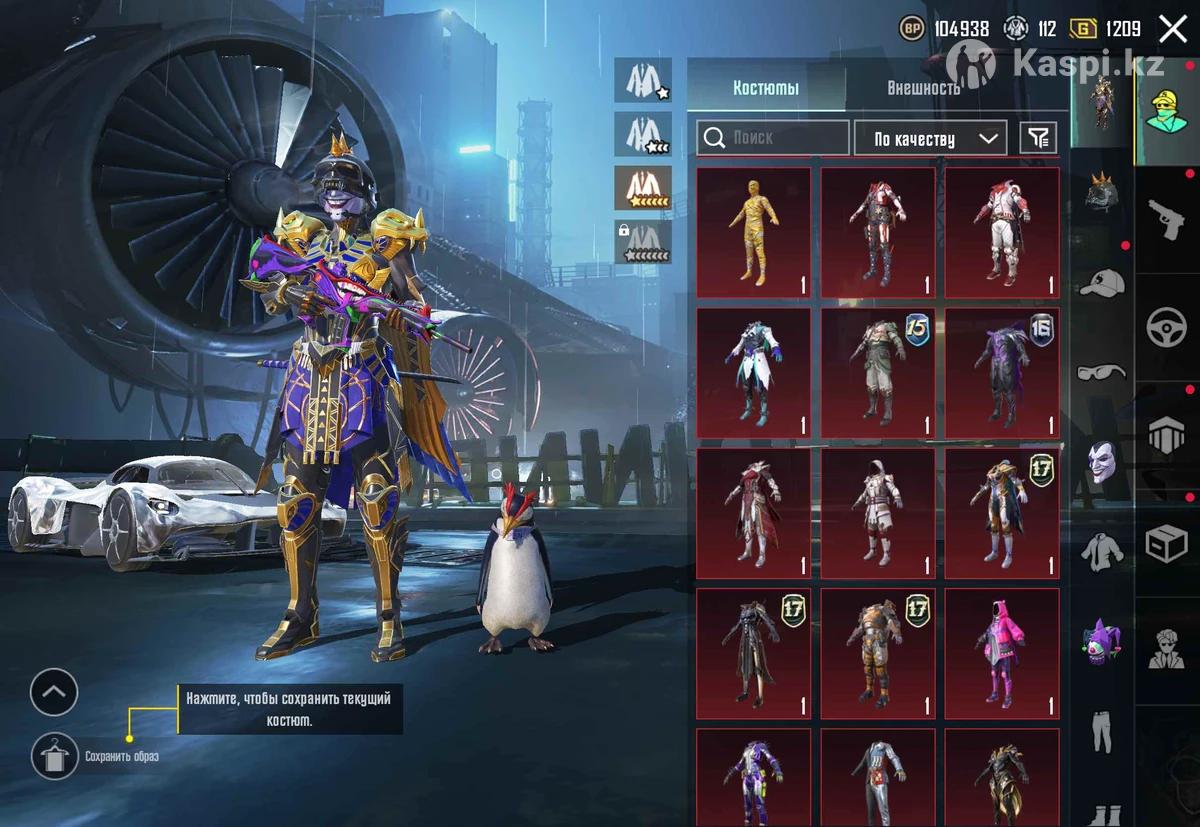Switch to the Костюмы tab
1200x827 pixels.
pyautogui.click(x=766, y=88)
